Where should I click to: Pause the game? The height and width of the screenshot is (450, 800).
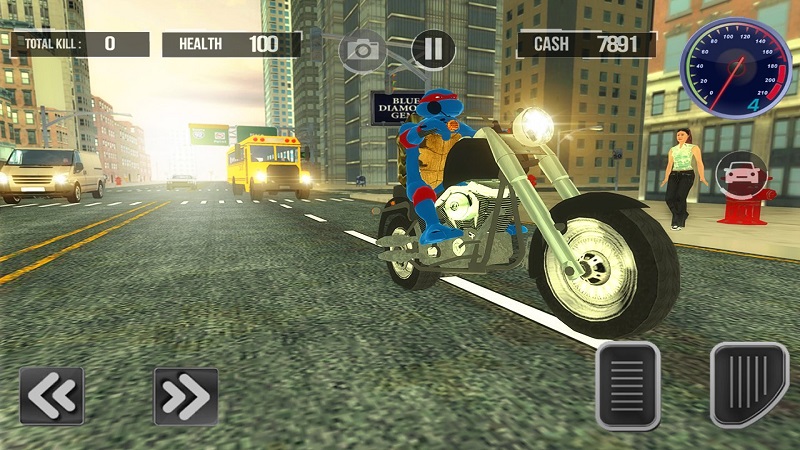(433, 49)
